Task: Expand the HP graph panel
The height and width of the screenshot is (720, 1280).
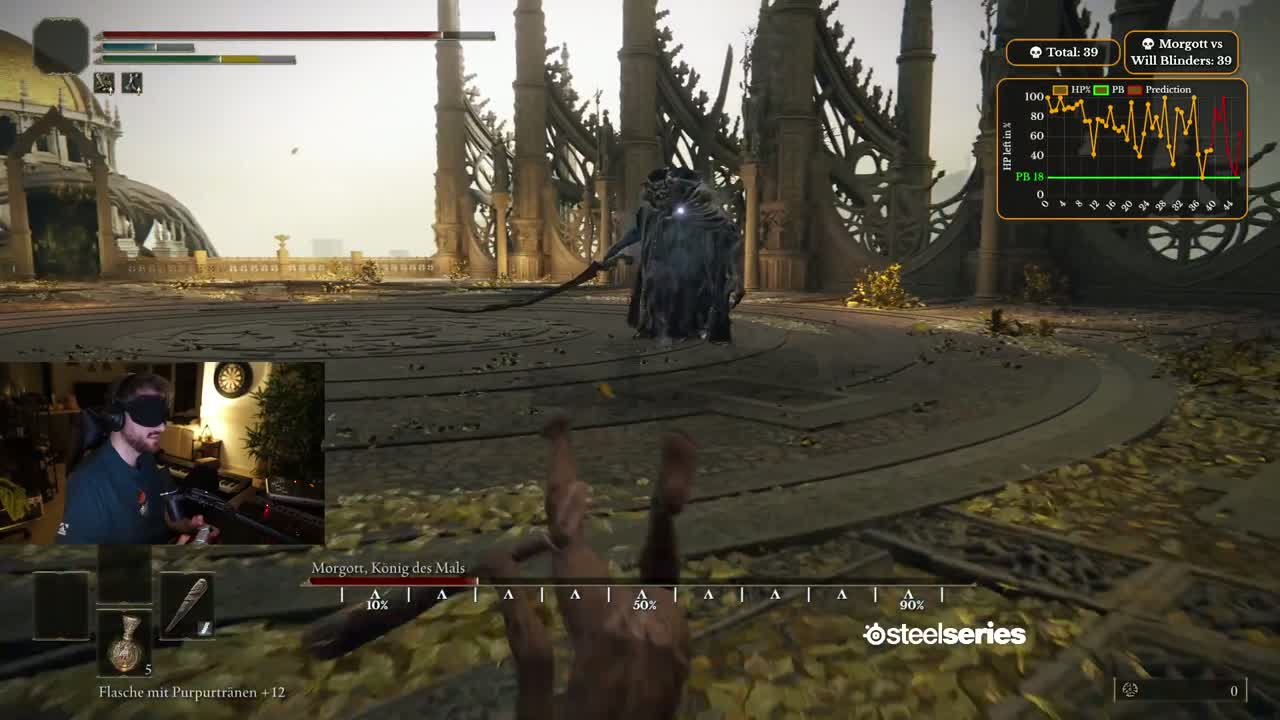Action: pyautogui.click(x=1120, y=148)
